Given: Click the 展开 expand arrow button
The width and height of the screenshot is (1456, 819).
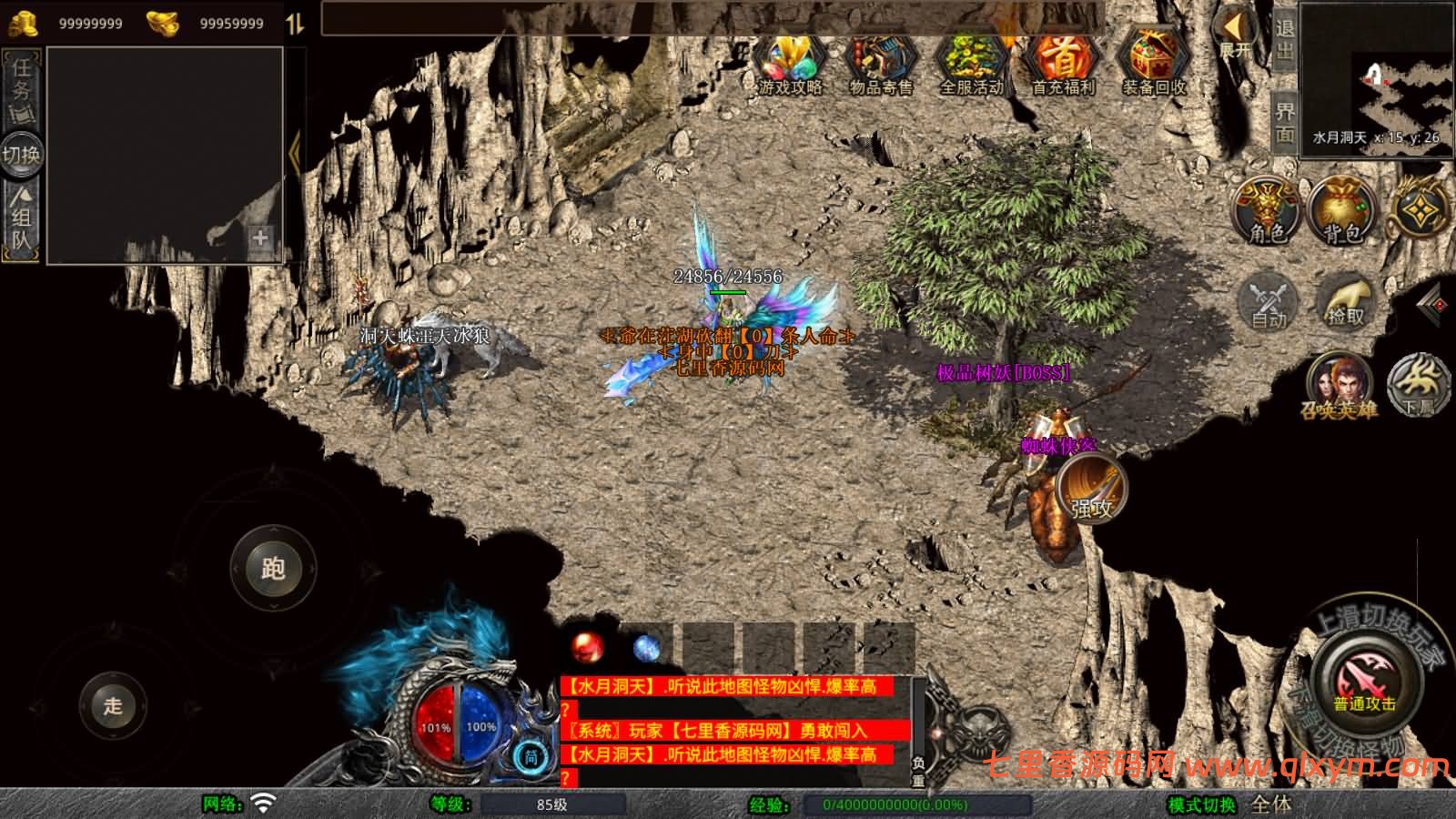Looking at the screenshot, I should point(1235,35).
